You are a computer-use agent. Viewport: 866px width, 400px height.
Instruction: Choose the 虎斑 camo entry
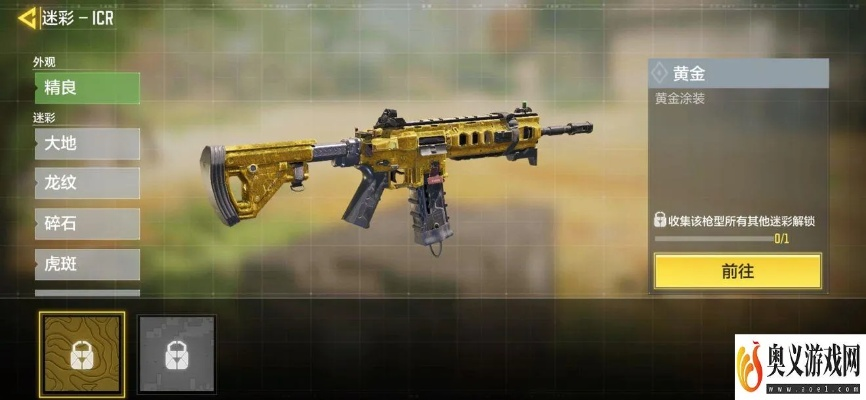(x=86, y=264)
